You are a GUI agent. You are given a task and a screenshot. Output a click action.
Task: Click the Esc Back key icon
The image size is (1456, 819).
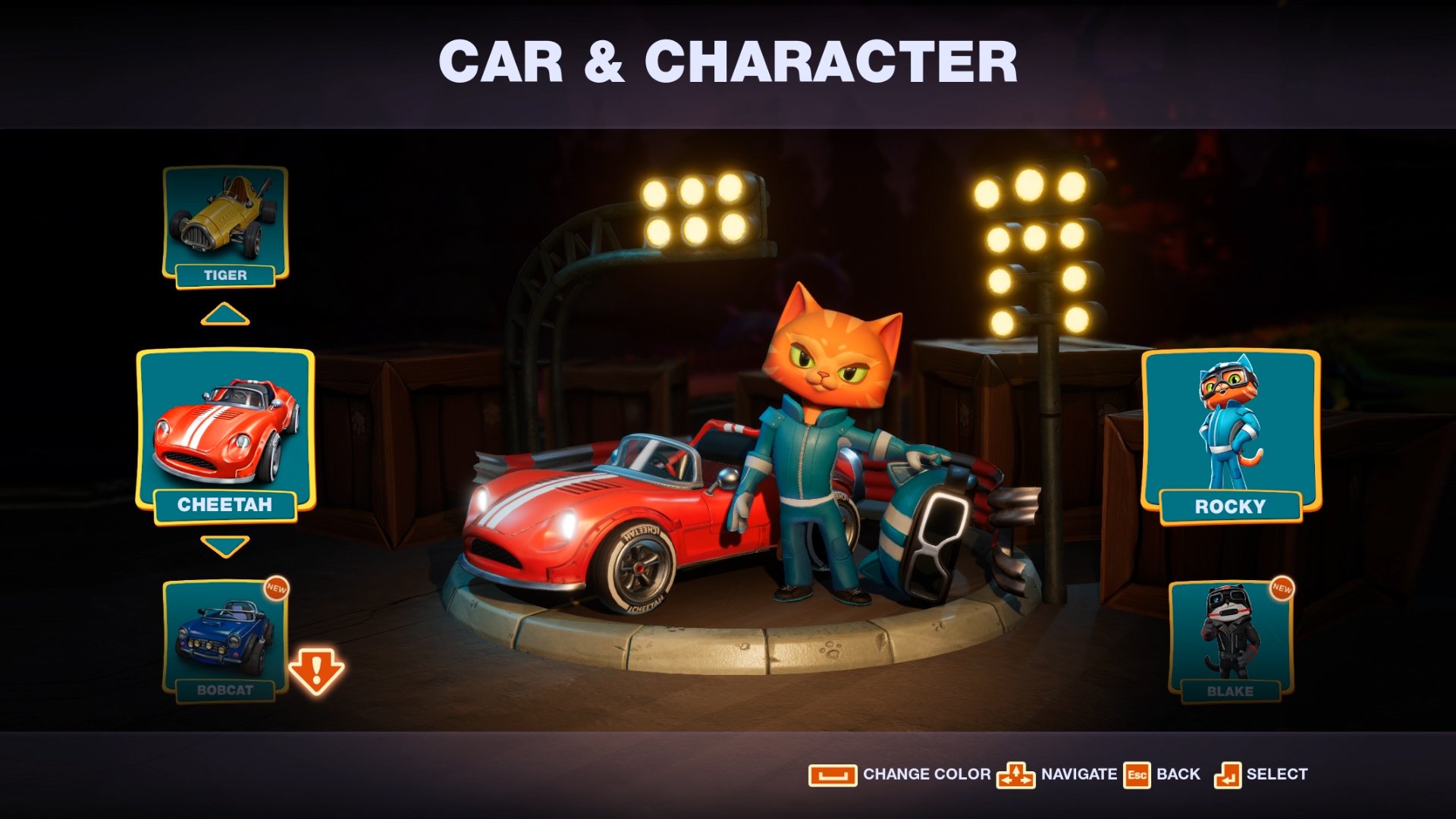click(1138, 774)
